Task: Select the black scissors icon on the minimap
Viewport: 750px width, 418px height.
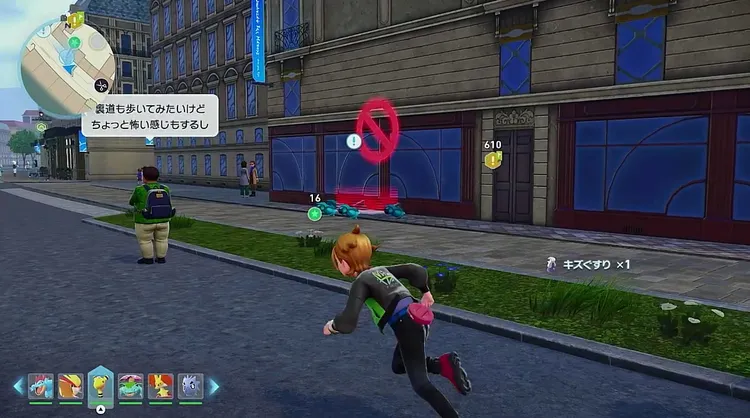Action: [101, 85]
